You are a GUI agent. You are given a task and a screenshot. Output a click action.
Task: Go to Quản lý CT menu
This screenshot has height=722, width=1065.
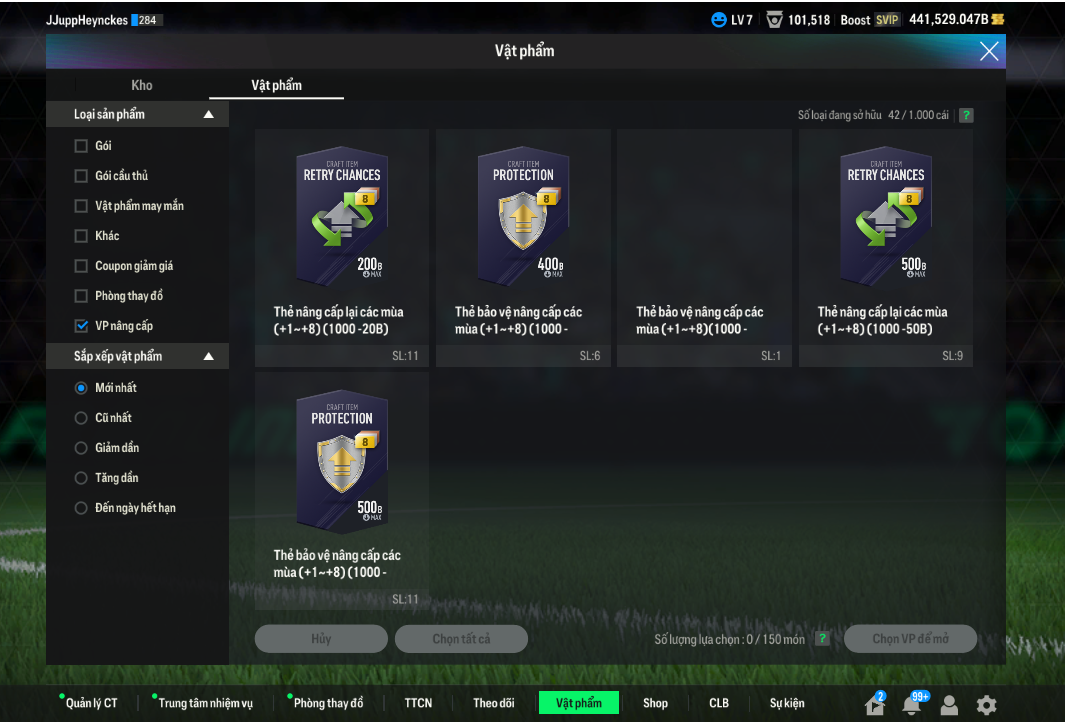pos(91,703)
